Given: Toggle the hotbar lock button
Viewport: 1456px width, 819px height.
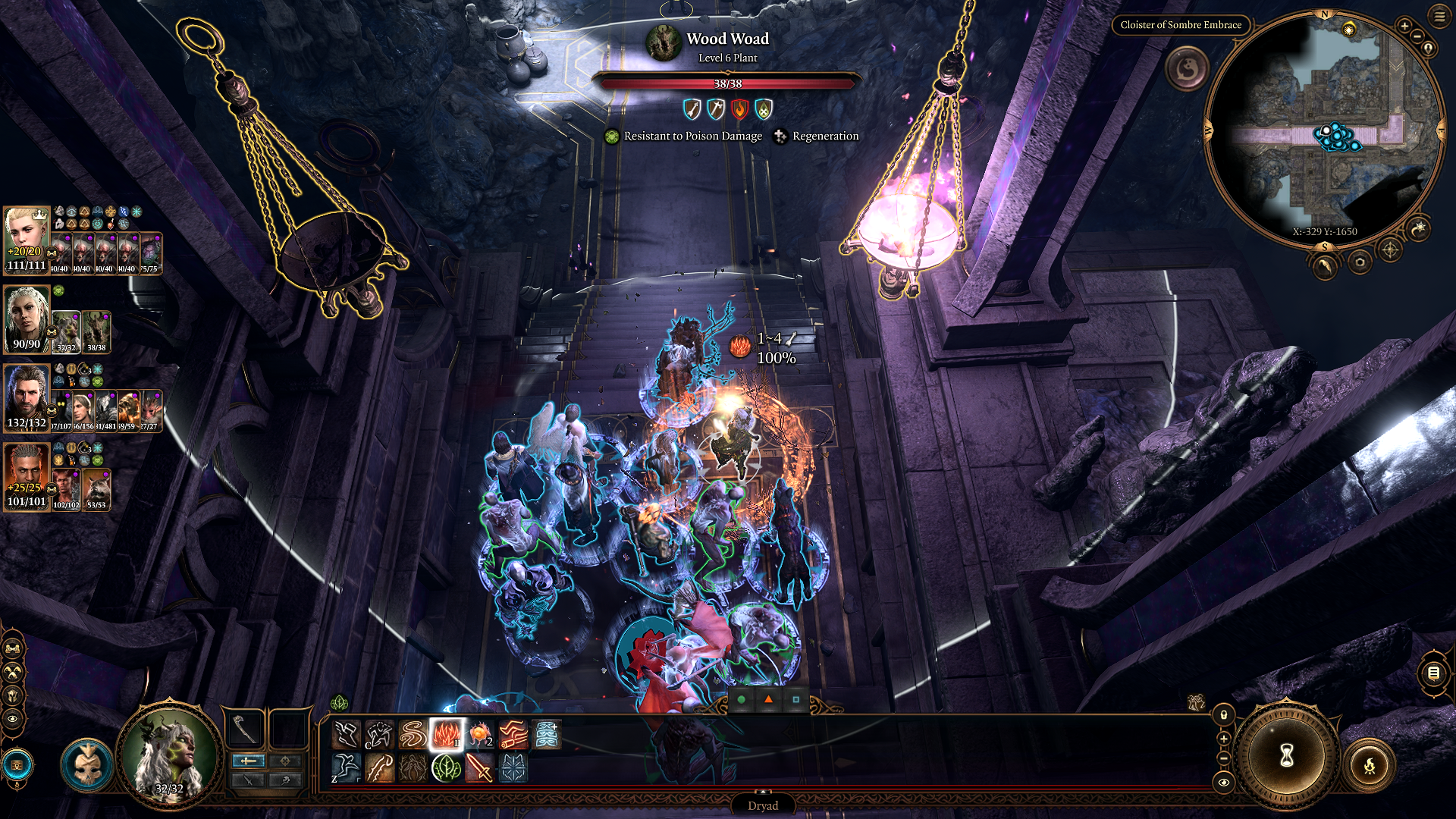Looking at the screenshot, I should point(1223,715).
